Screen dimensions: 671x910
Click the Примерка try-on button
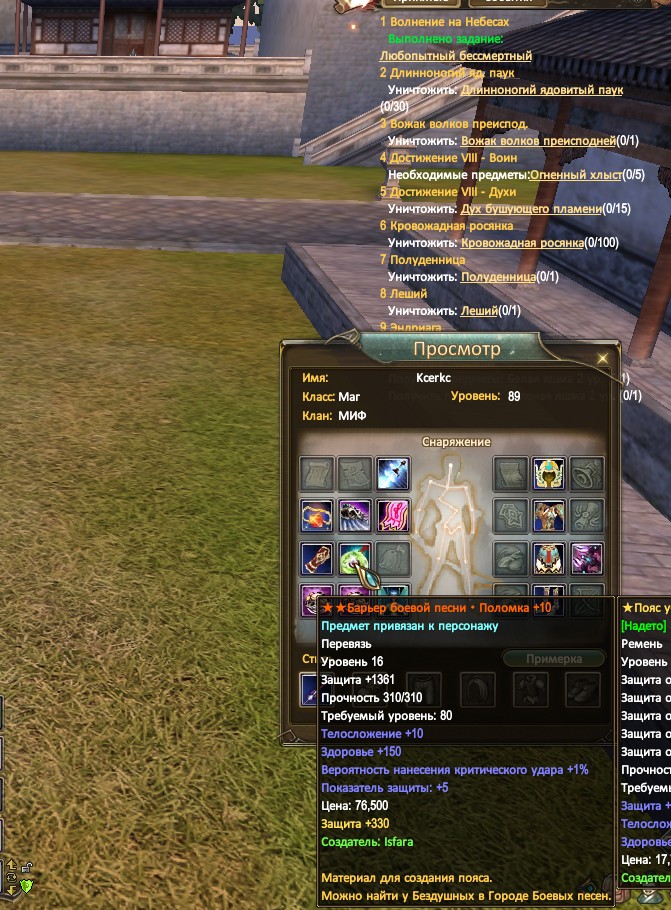pyautogui.click(x=553, y=659)
